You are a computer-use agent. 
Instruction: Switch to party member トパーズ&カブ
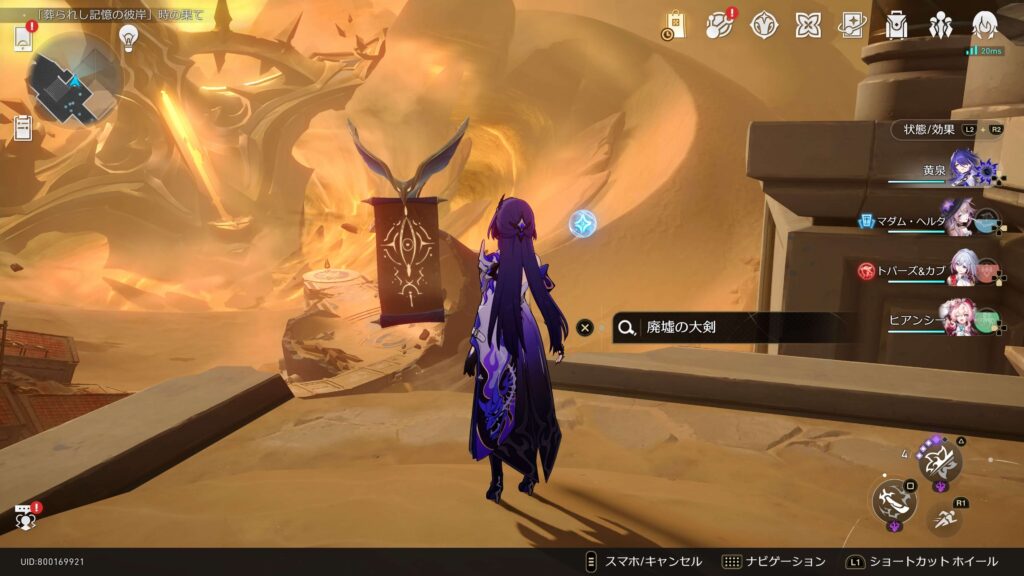(961, 270)
